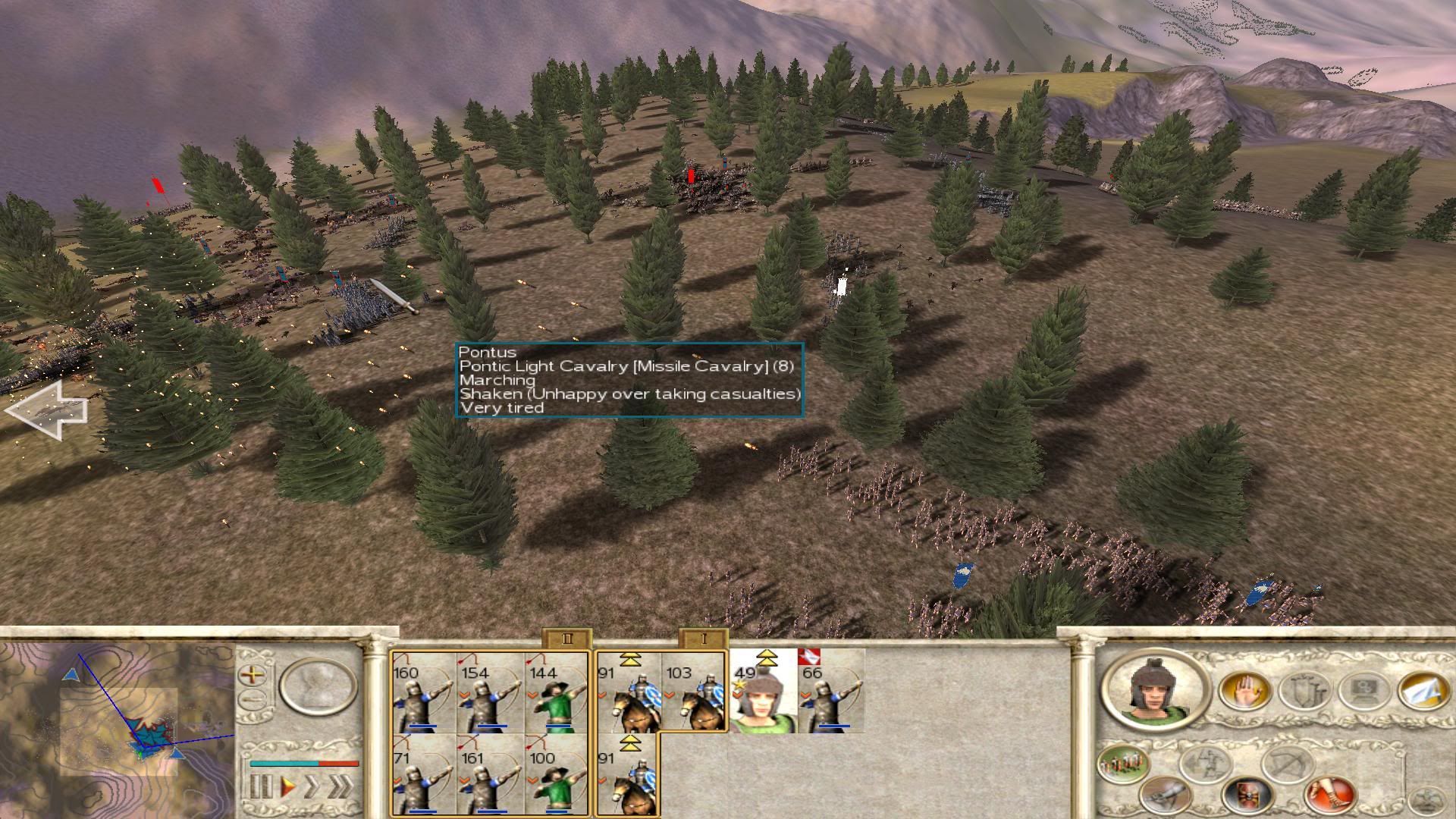
Task: Select group I tab
Action: click(703, 639)
